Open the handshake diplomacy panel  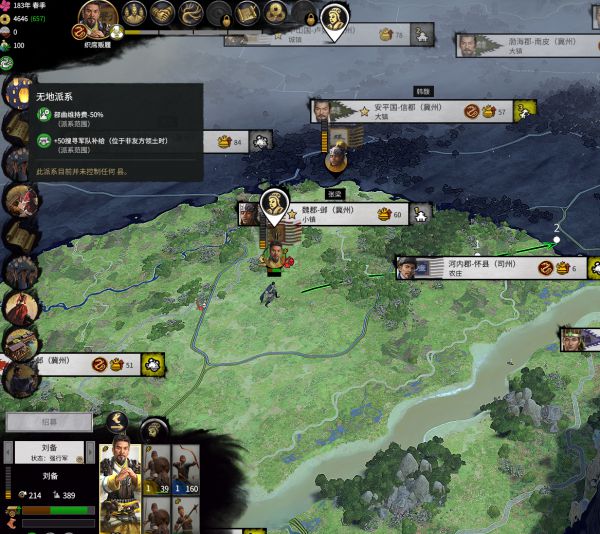[162, 15]
